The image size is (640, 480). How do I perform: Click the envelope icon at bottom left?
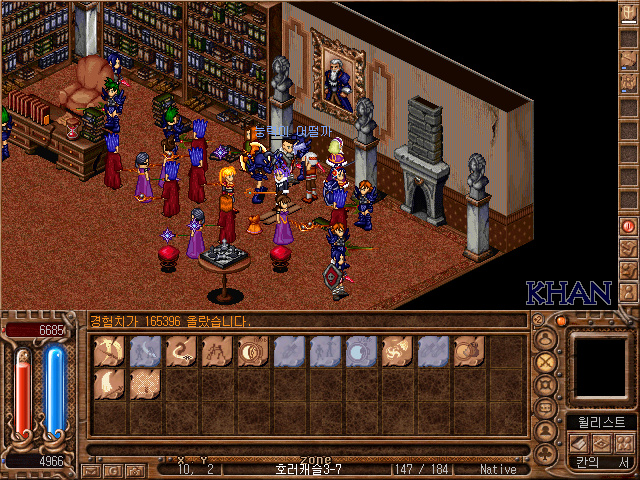(90, 469)
